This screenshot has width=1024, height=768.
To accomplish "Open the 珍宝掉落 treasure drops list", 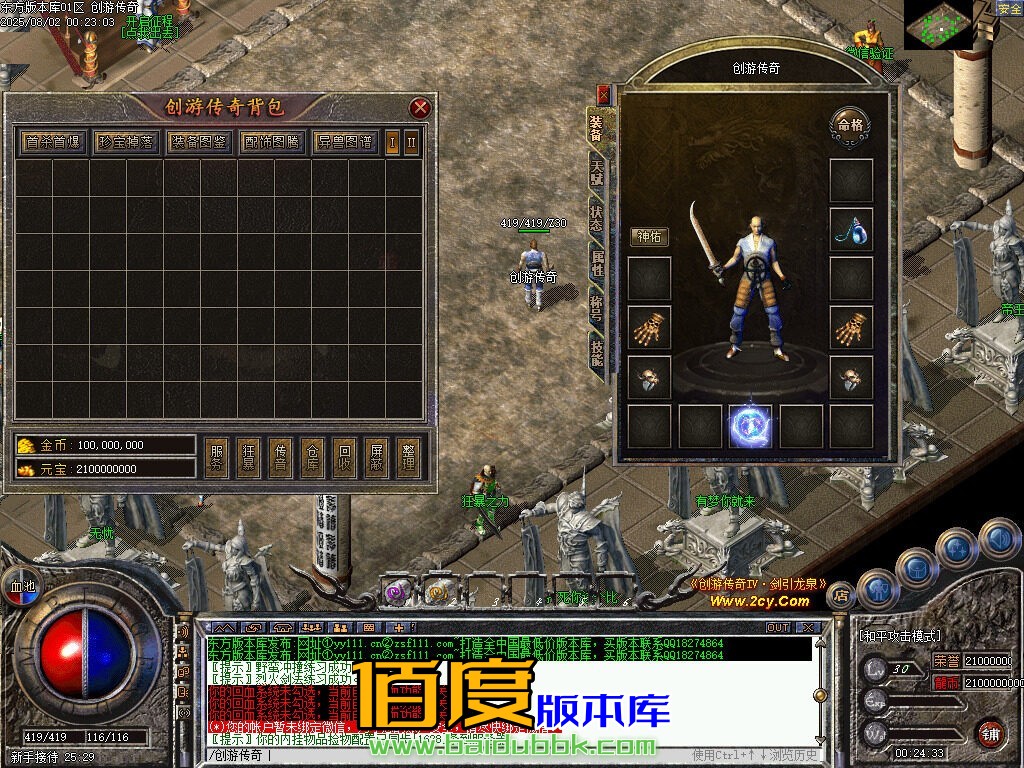I will 127,142.
